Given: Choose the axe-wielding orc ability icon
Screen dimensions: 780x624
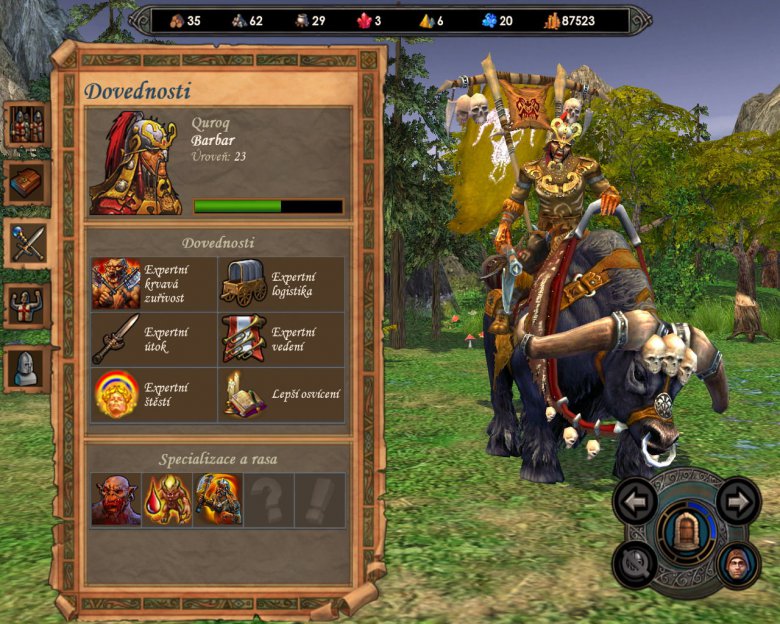Looking at the screenshot, I should [x=218, y=500].
